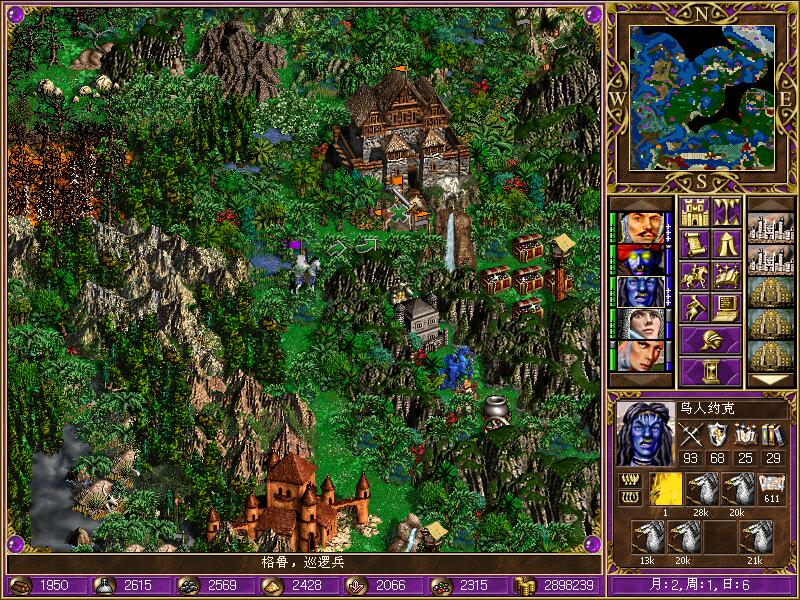
Task: Open the spellbook button
Action: (725, 275)
